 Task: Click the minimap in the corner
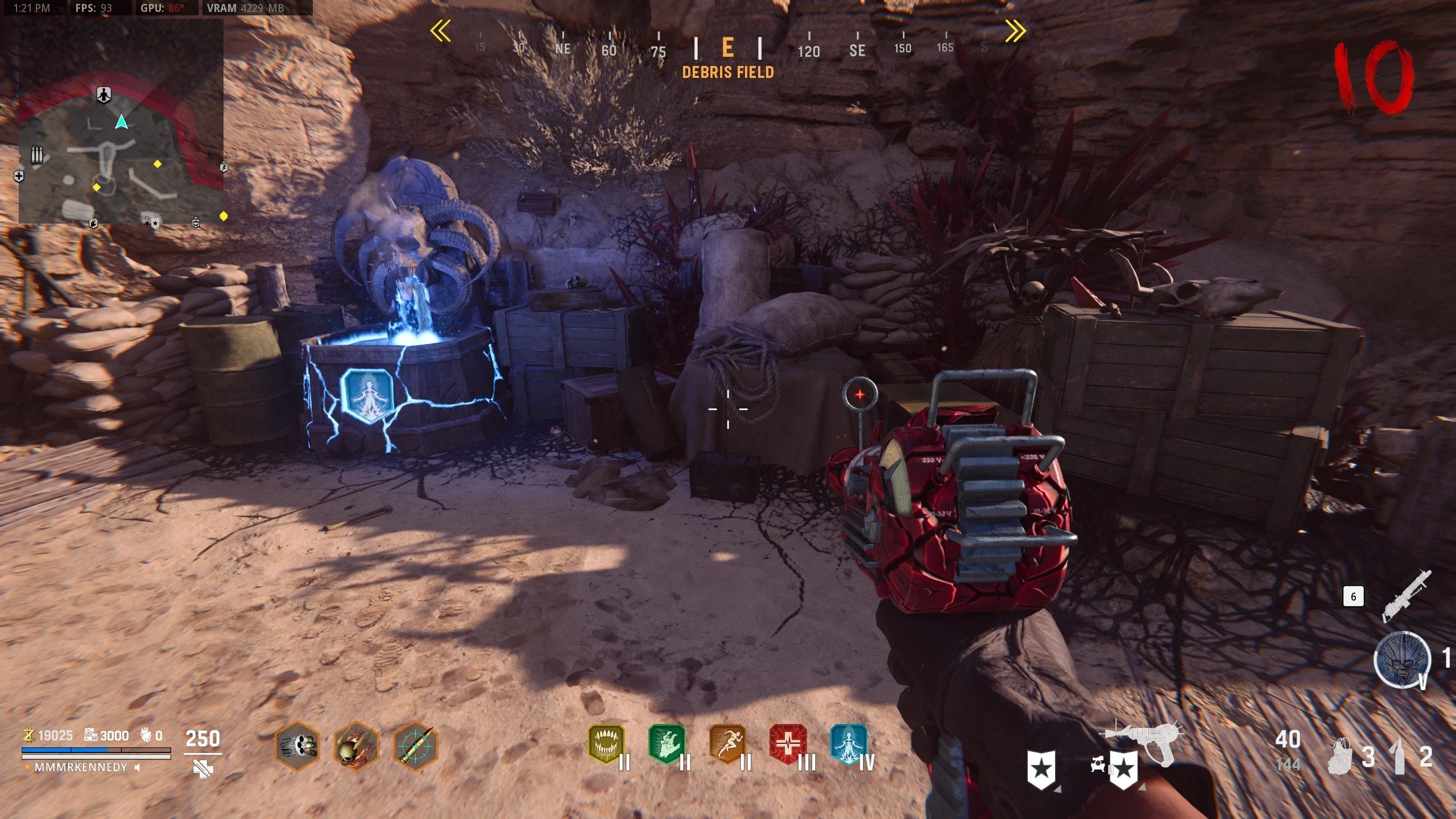[x=121, y=122]
